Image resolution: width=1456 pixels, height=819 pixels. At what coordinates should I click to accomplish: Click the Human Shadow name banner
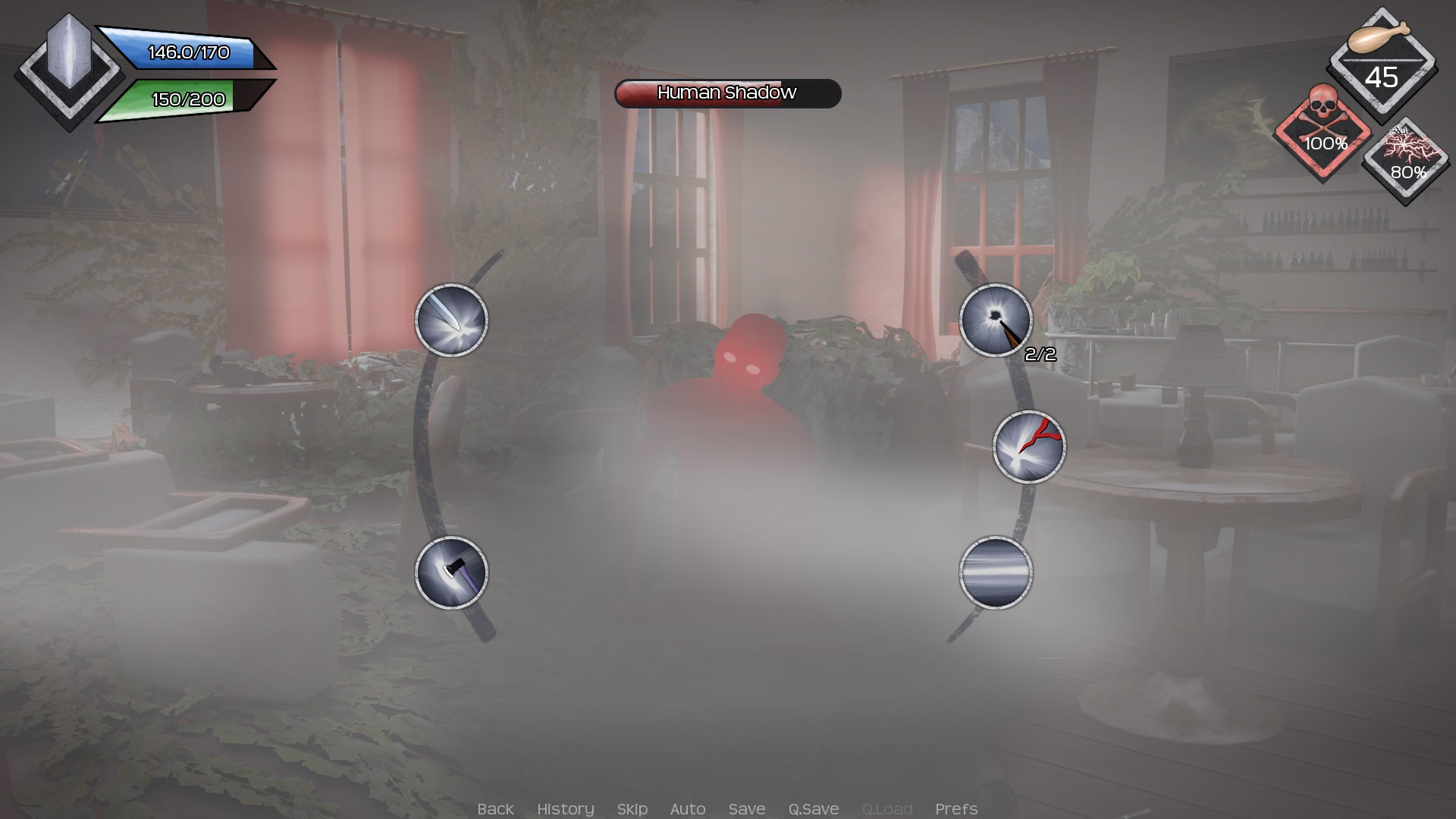pos(726,94)
